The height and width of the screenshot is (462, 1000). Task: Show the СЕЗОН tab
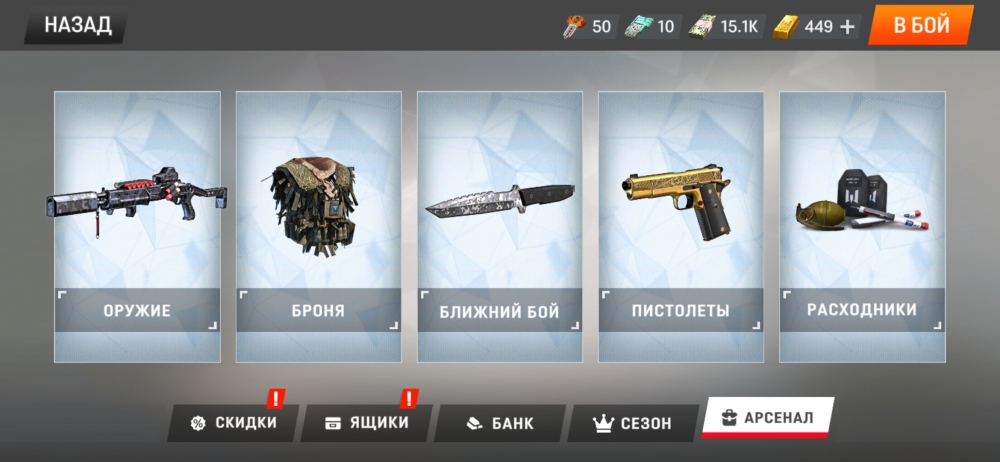[633, 423]
